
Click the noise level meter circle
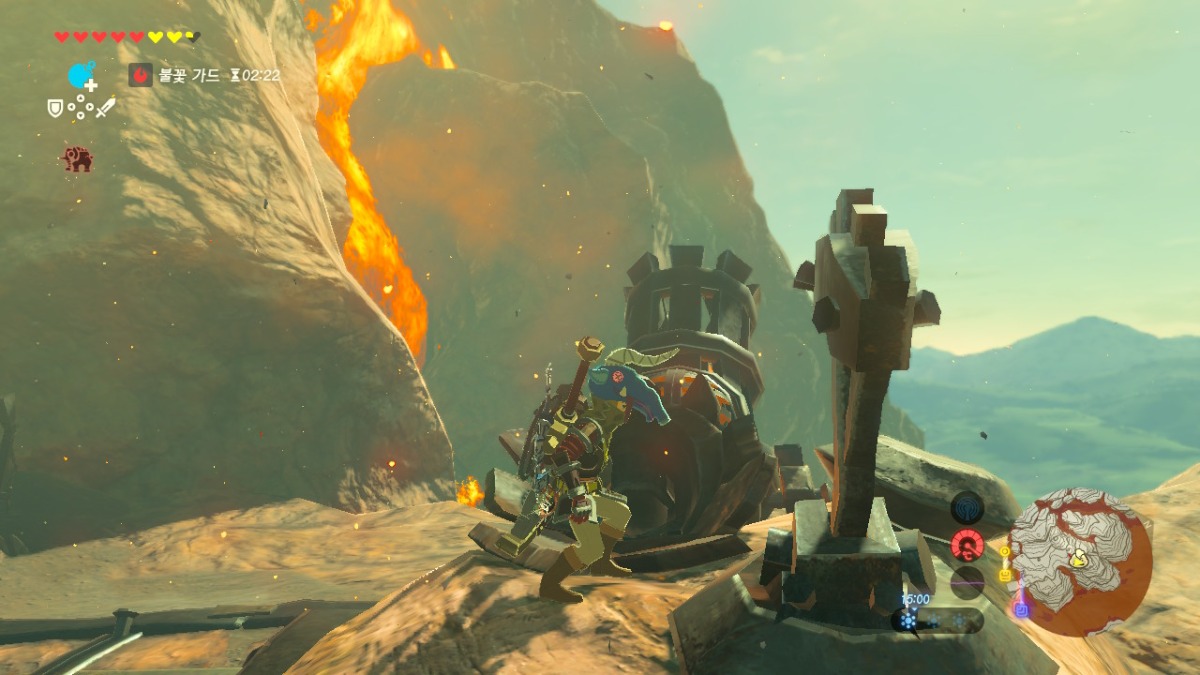point(967,582)
